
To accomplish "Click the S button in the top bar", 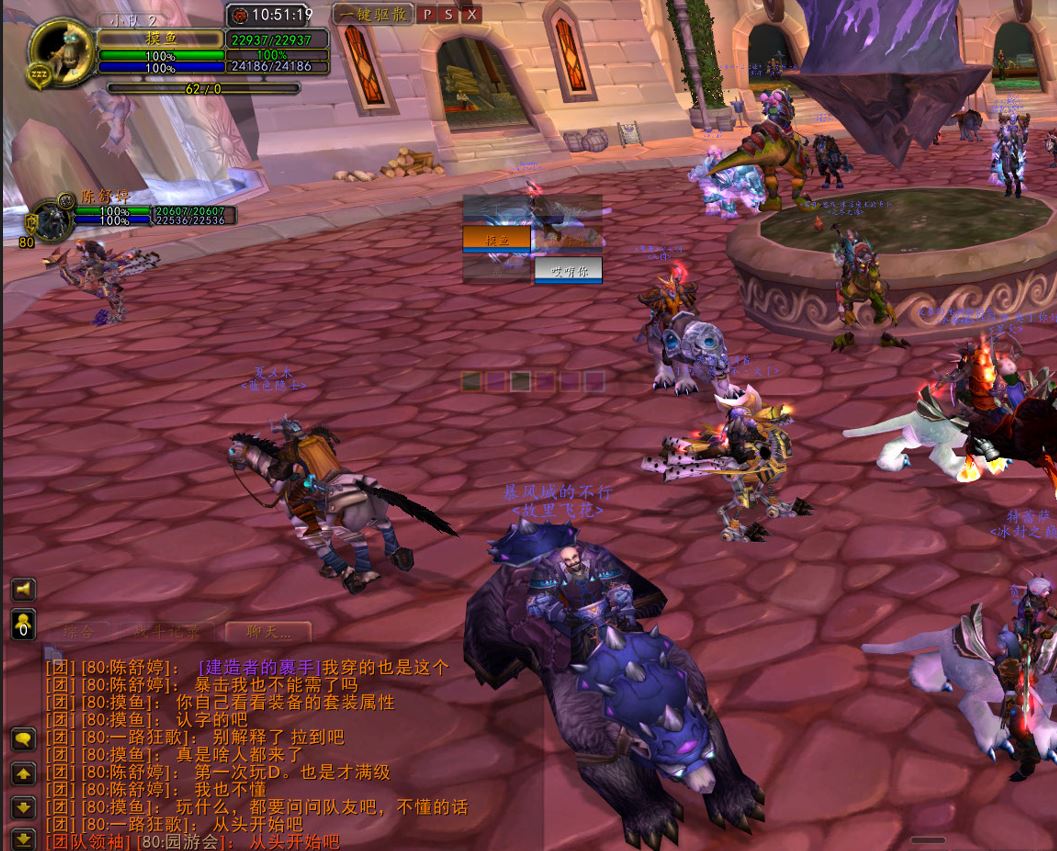I will (x=449, y=14).
